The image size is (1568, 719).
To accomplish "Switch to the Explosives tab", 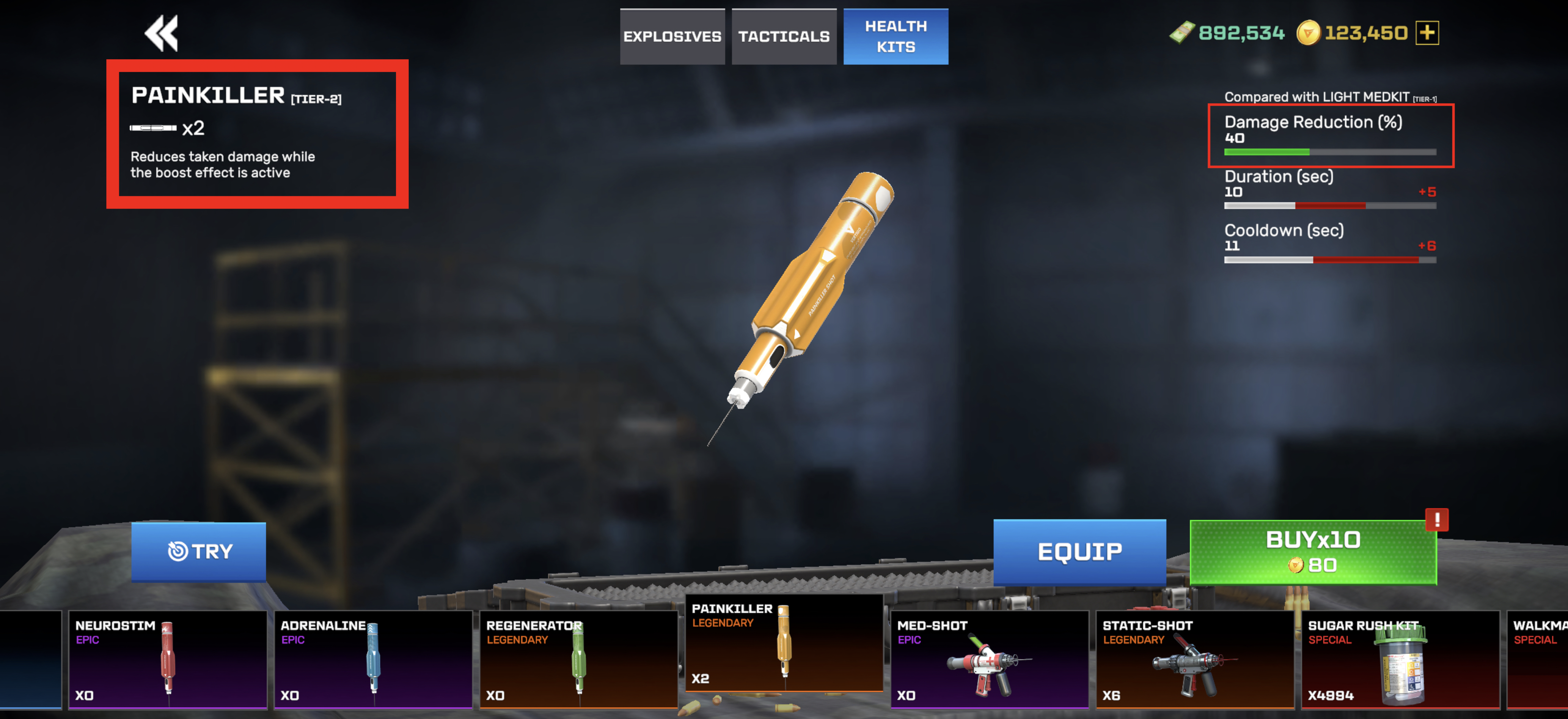I will click(x=672, y=36).
